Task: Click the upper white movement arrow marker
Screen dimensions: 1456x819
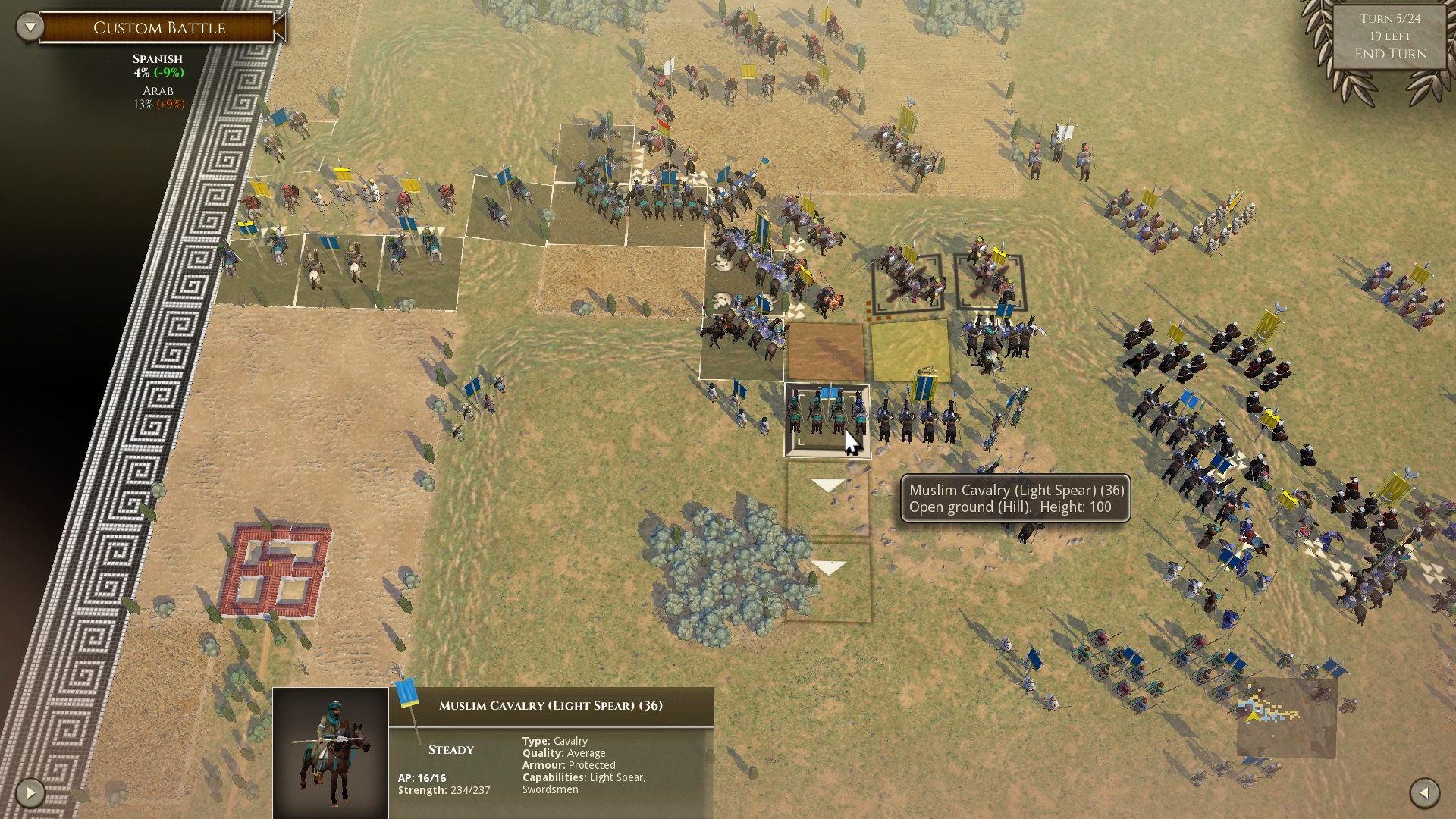Action: [829, 484]
